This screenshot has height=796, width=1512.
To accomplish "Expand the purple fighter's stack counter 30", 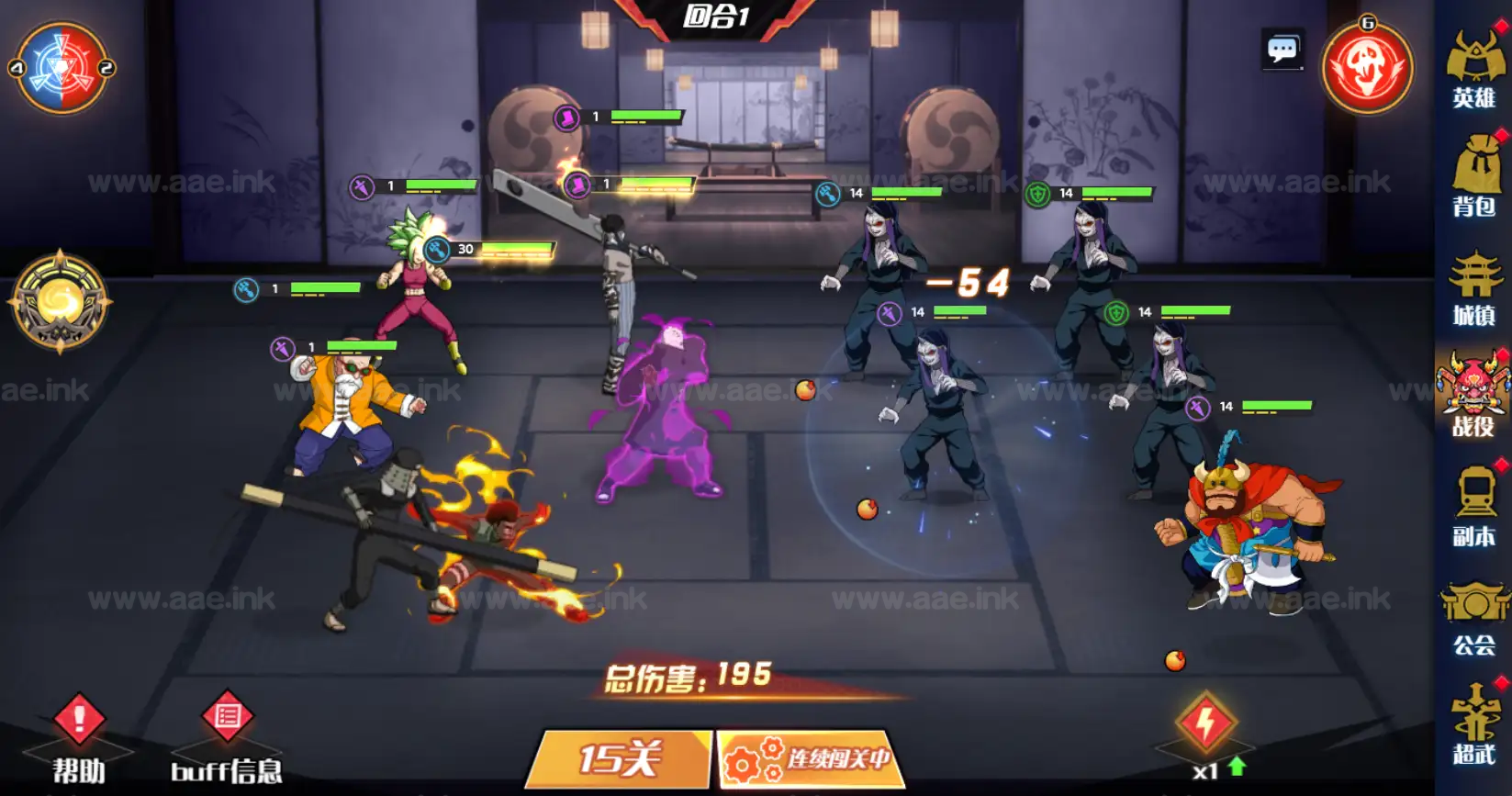I will [465, 248].
